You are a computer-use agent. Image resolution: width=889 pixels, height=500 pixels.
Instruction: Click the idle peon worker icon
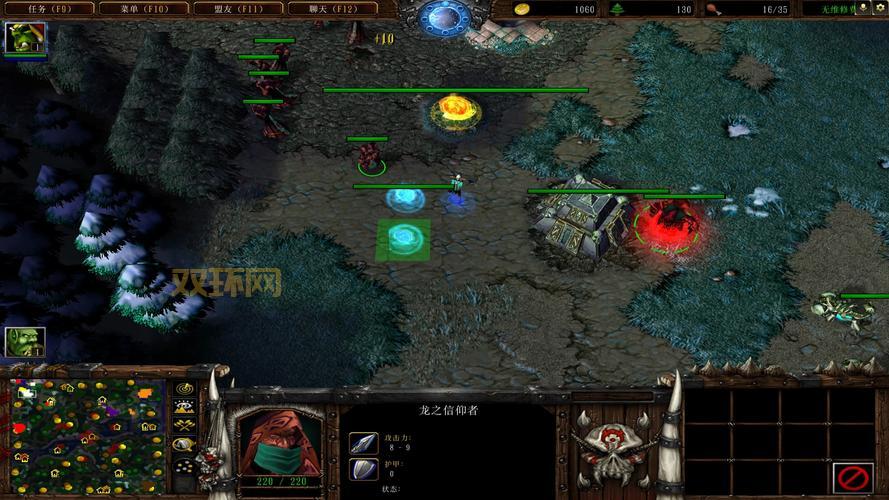(x=22, y=342)
